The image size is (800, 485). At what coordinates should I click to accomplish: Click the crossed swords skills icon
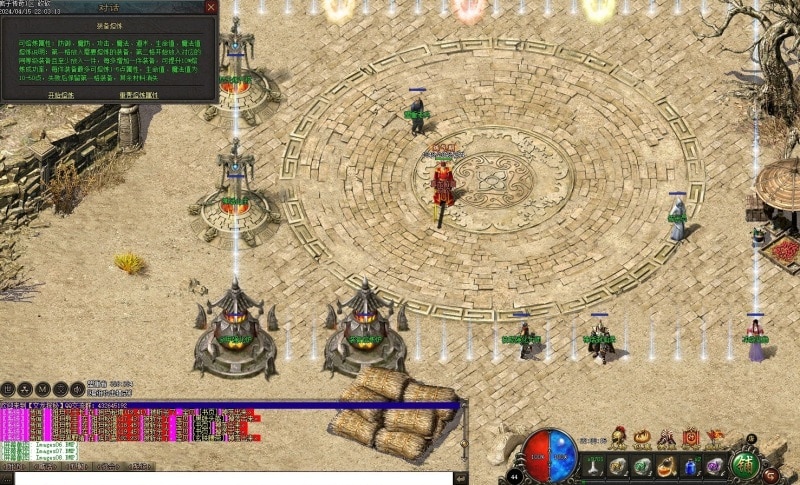pos(667,437)
